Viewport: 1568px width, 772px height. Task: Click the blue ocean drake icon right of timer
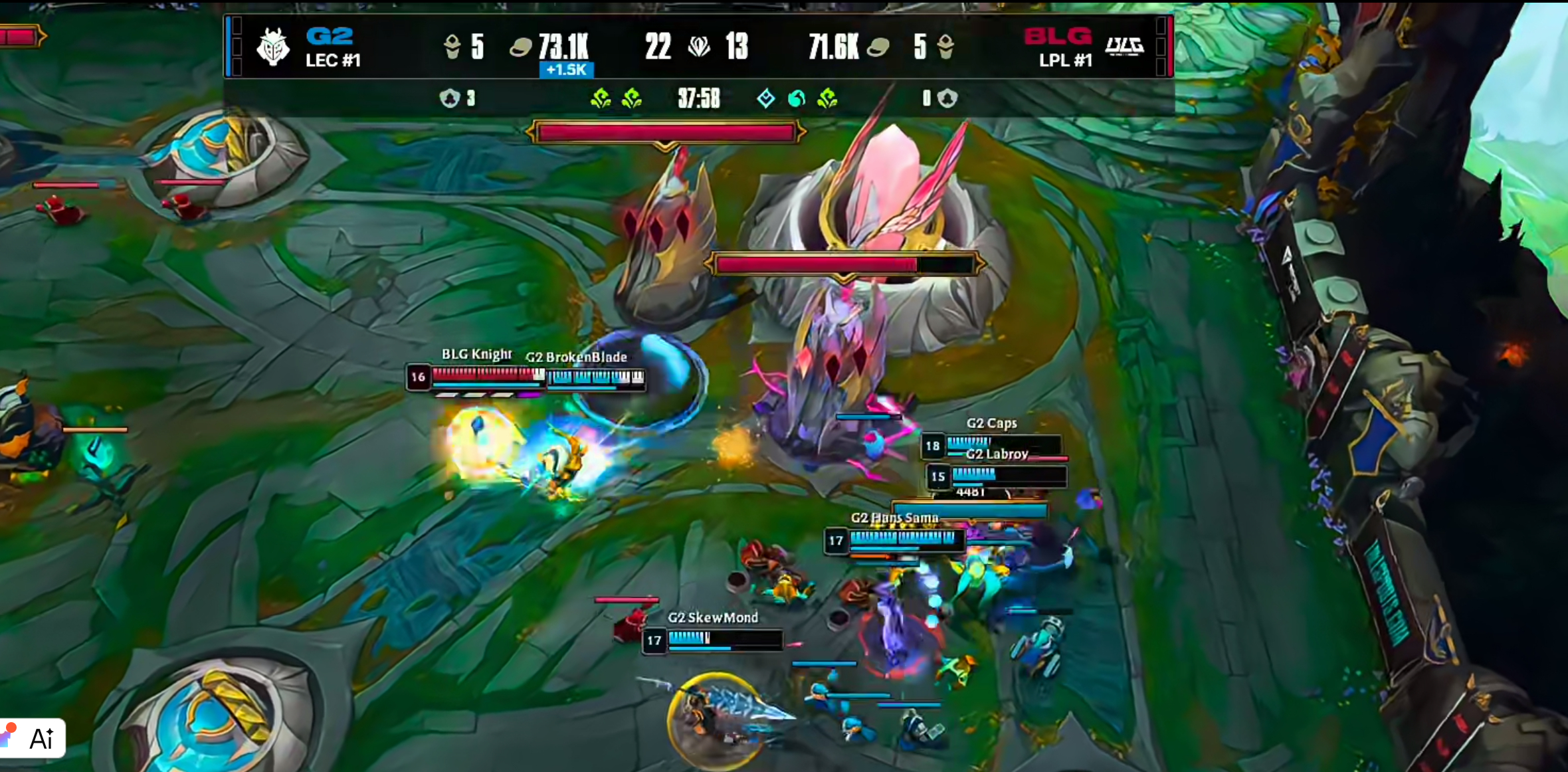(797, 98)
